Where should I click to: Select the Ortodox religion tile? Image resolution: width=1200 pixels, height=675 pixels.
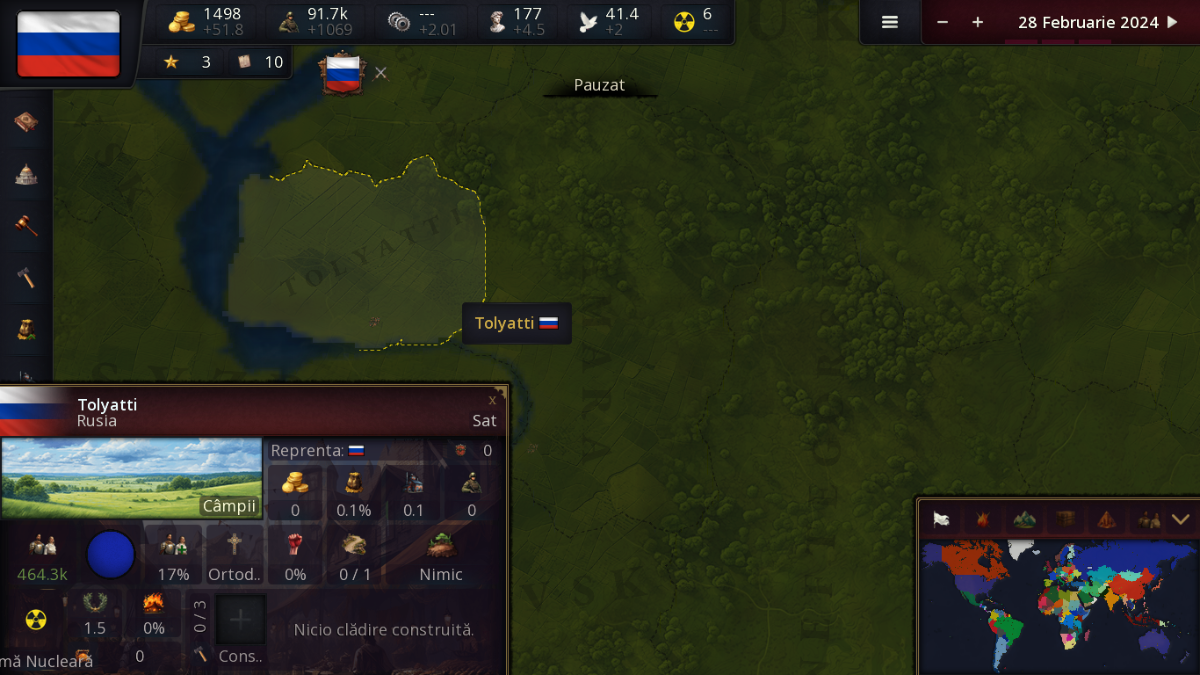click(234, 555)
